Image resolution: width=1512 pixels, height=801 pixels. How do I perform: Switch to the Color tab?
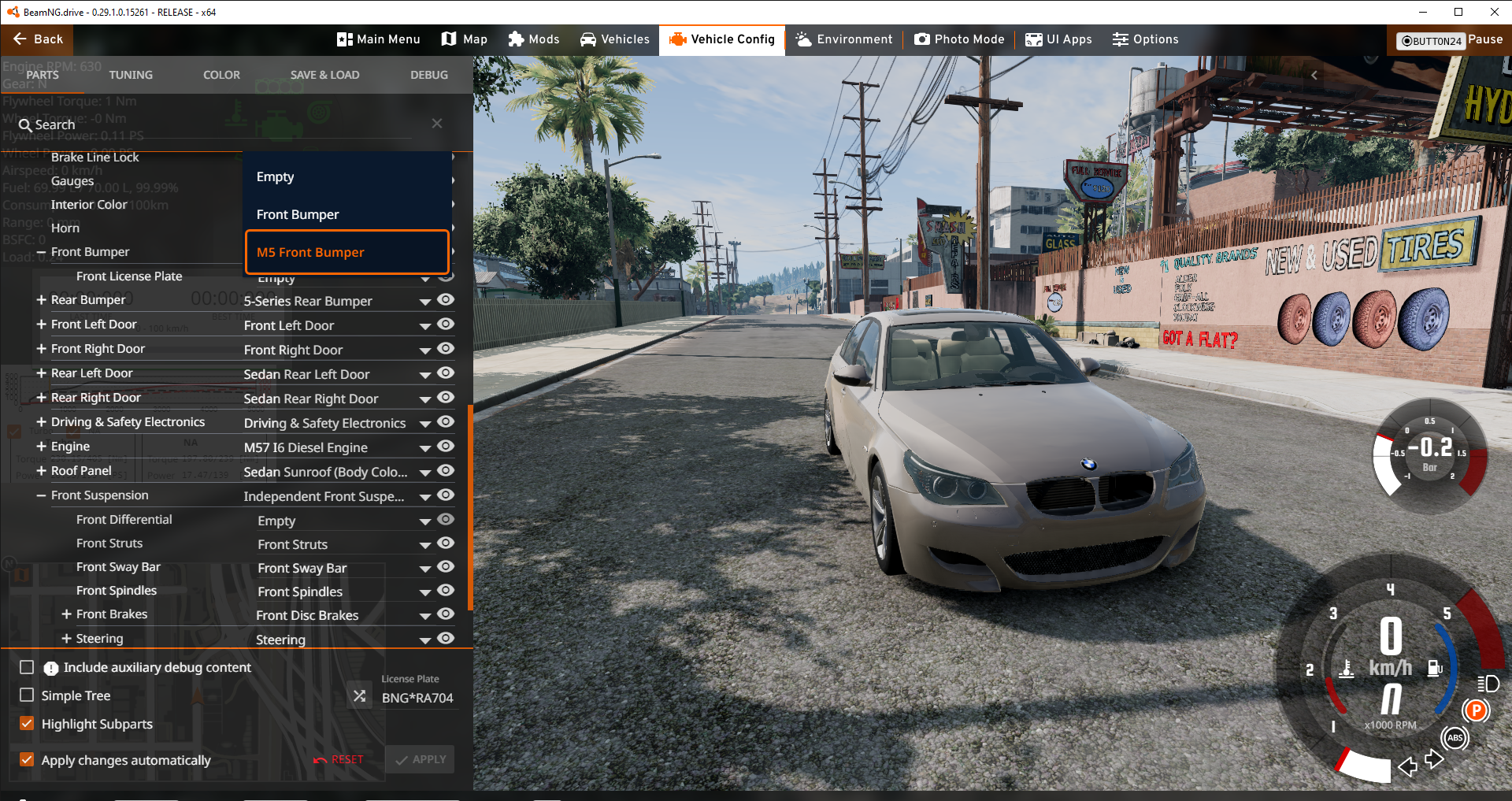coord(221,75)
